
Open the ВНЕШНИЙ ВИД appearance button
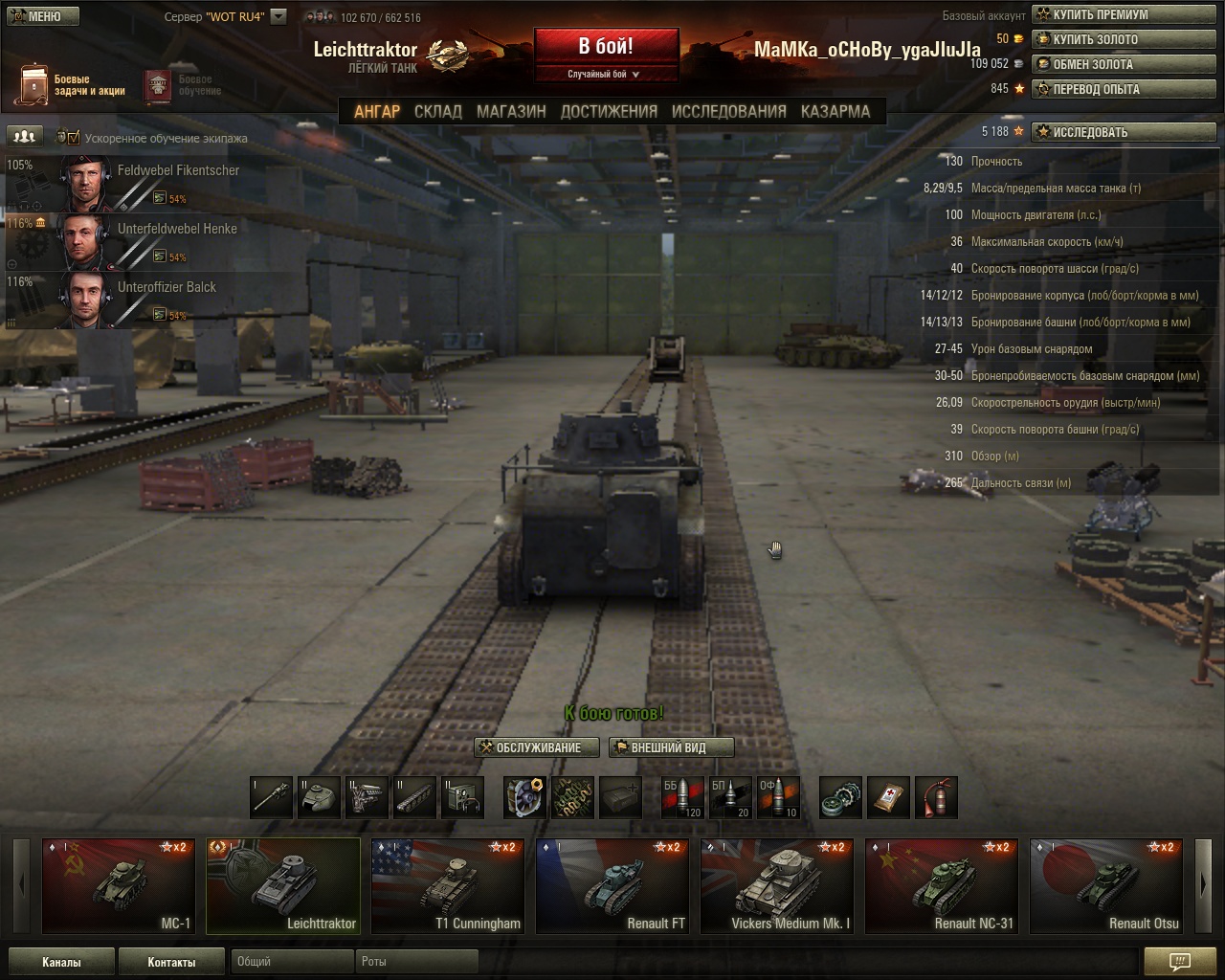671,747
